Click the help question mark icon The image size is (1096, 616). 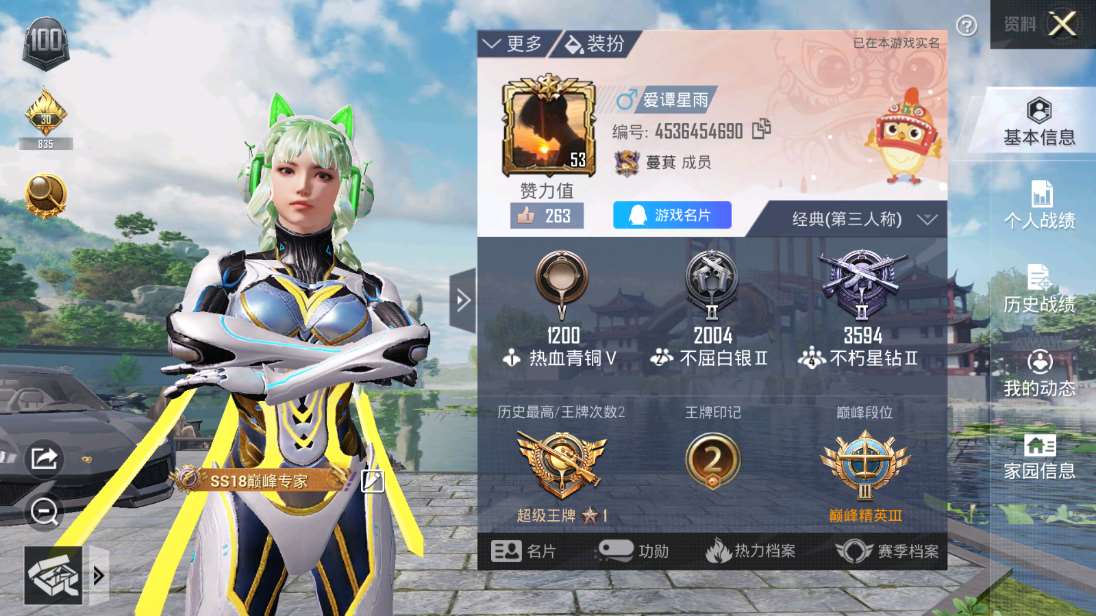click(966, 26)
